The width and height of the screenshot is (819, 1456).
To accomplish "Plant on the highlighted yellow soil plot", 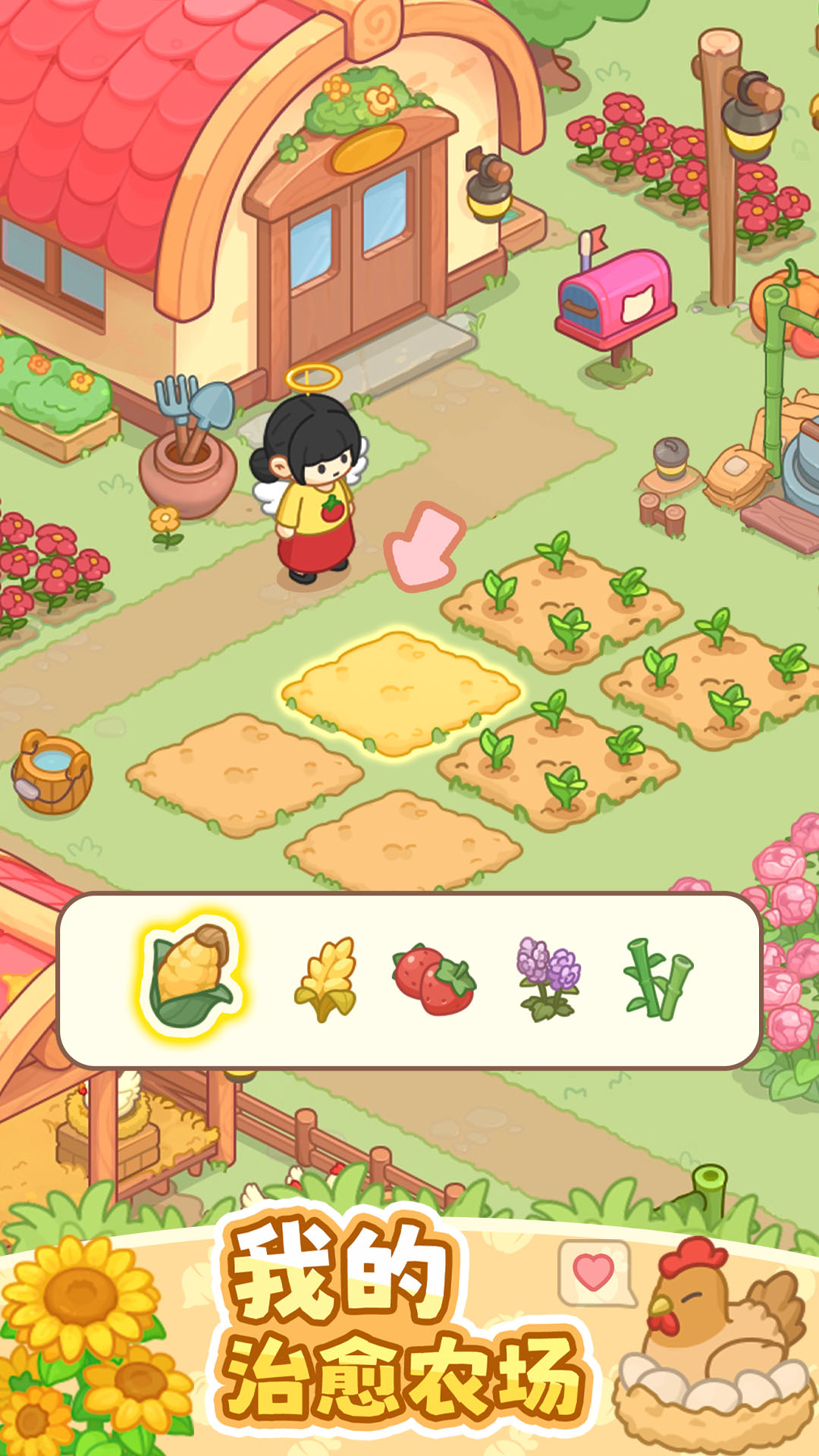I will tap(400, 692).
